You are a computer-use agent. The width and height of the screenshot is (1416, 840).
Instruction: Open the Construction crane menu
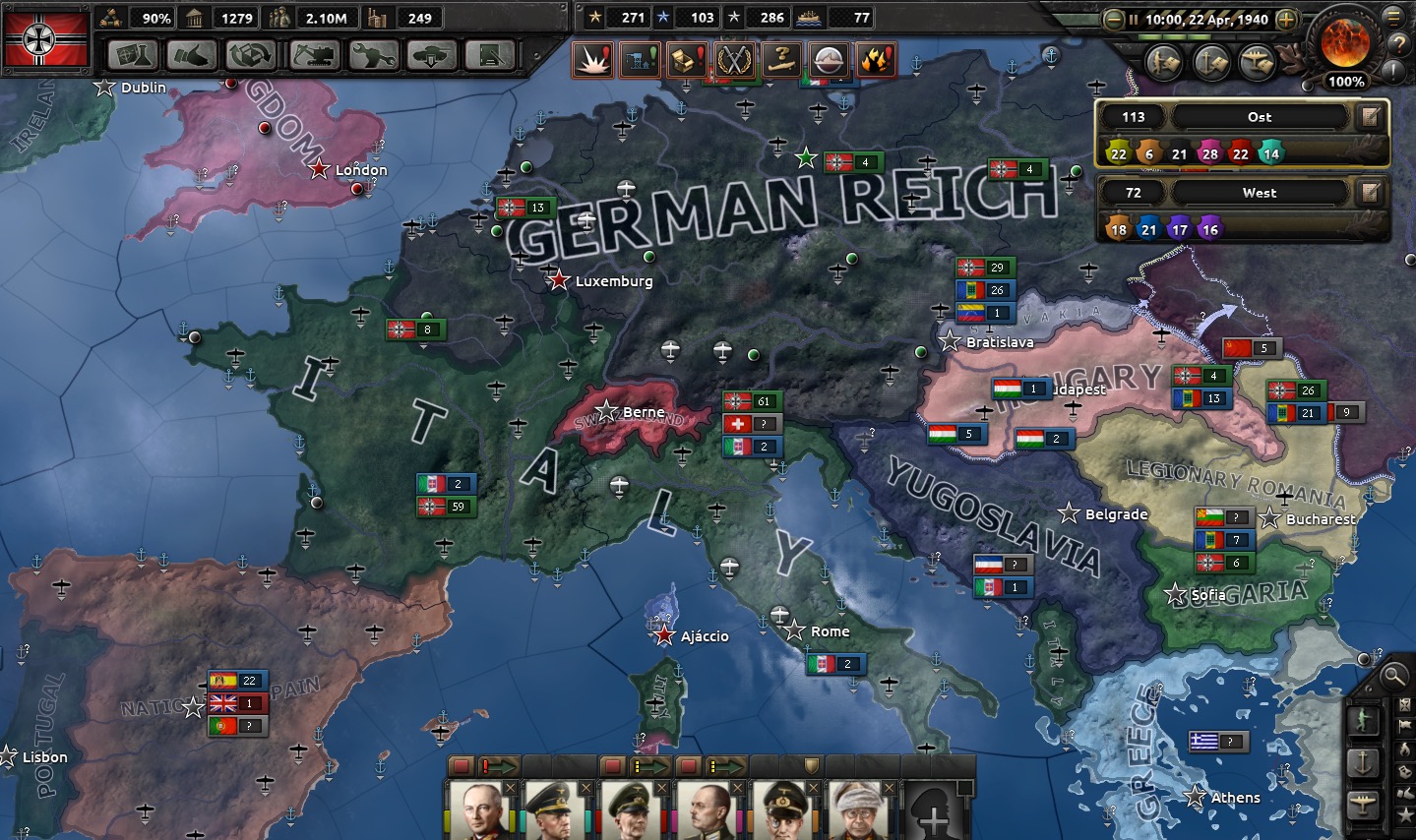314,55
